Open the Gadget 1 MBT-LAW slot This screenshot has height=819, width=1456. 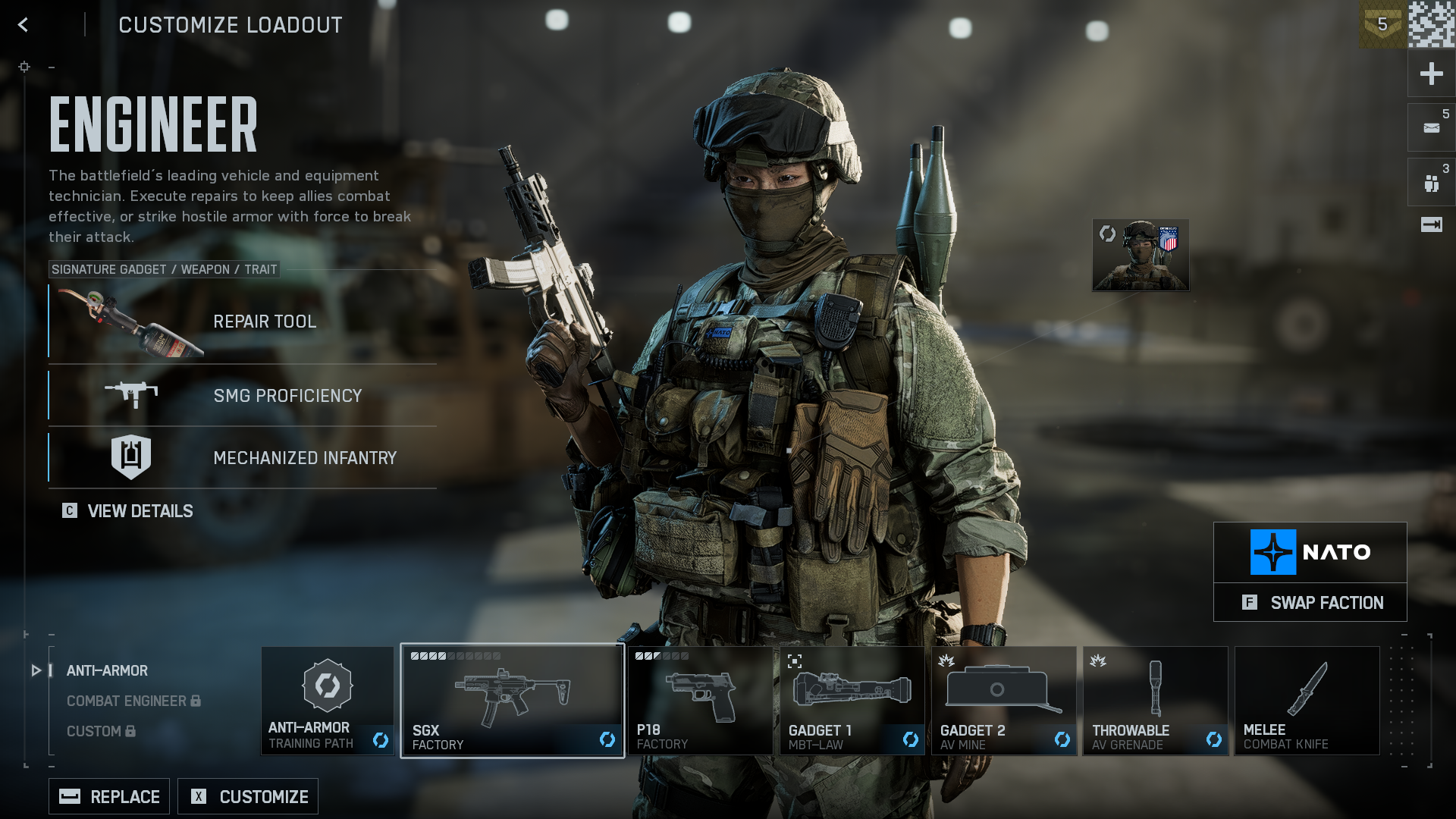coord(852,701)
